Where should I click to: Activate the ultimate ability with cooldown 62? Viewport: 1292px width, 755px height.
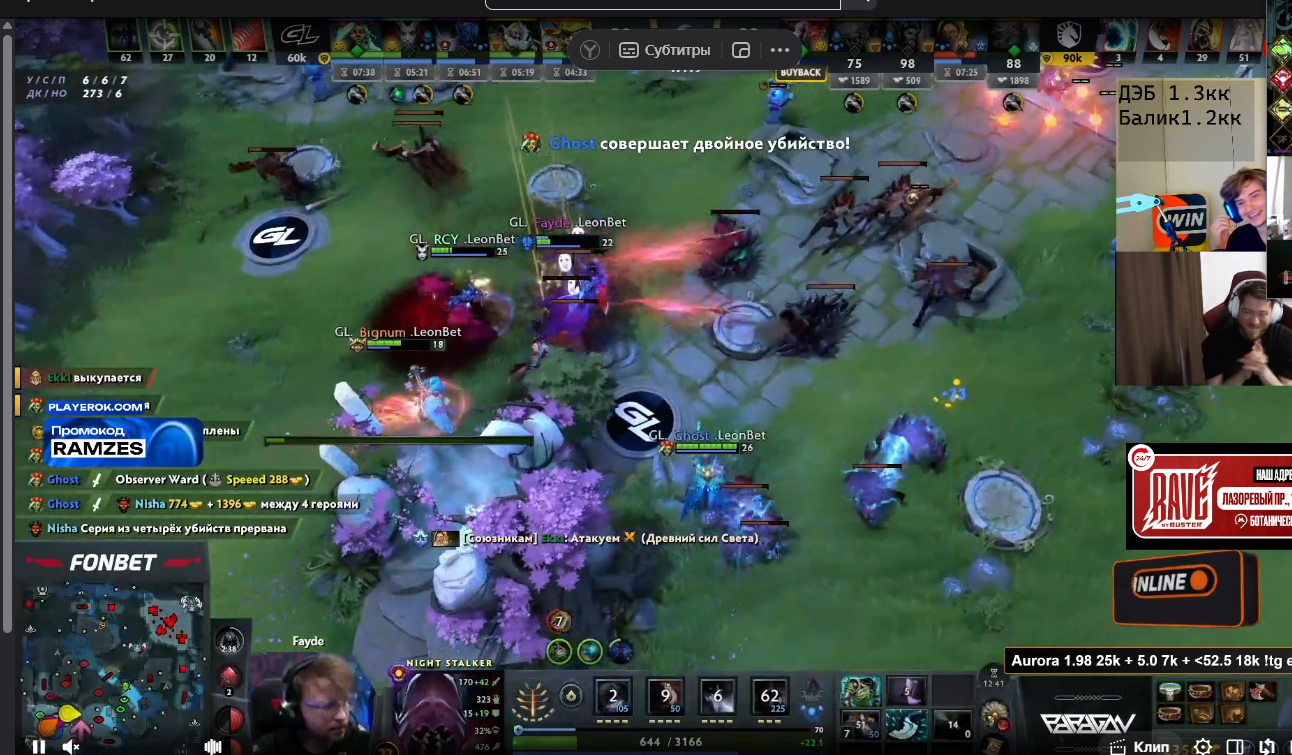coord(770,696)
